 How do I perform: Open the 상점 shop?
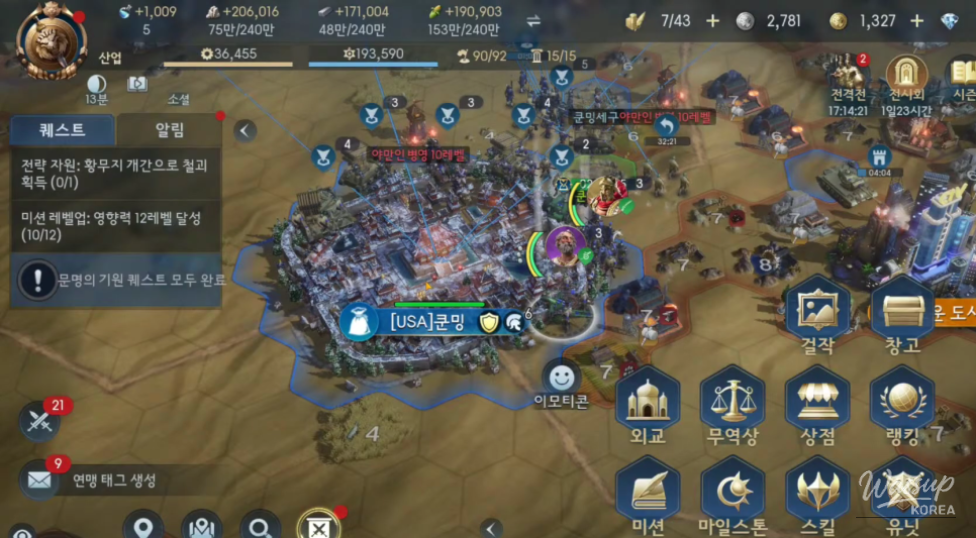817,405
